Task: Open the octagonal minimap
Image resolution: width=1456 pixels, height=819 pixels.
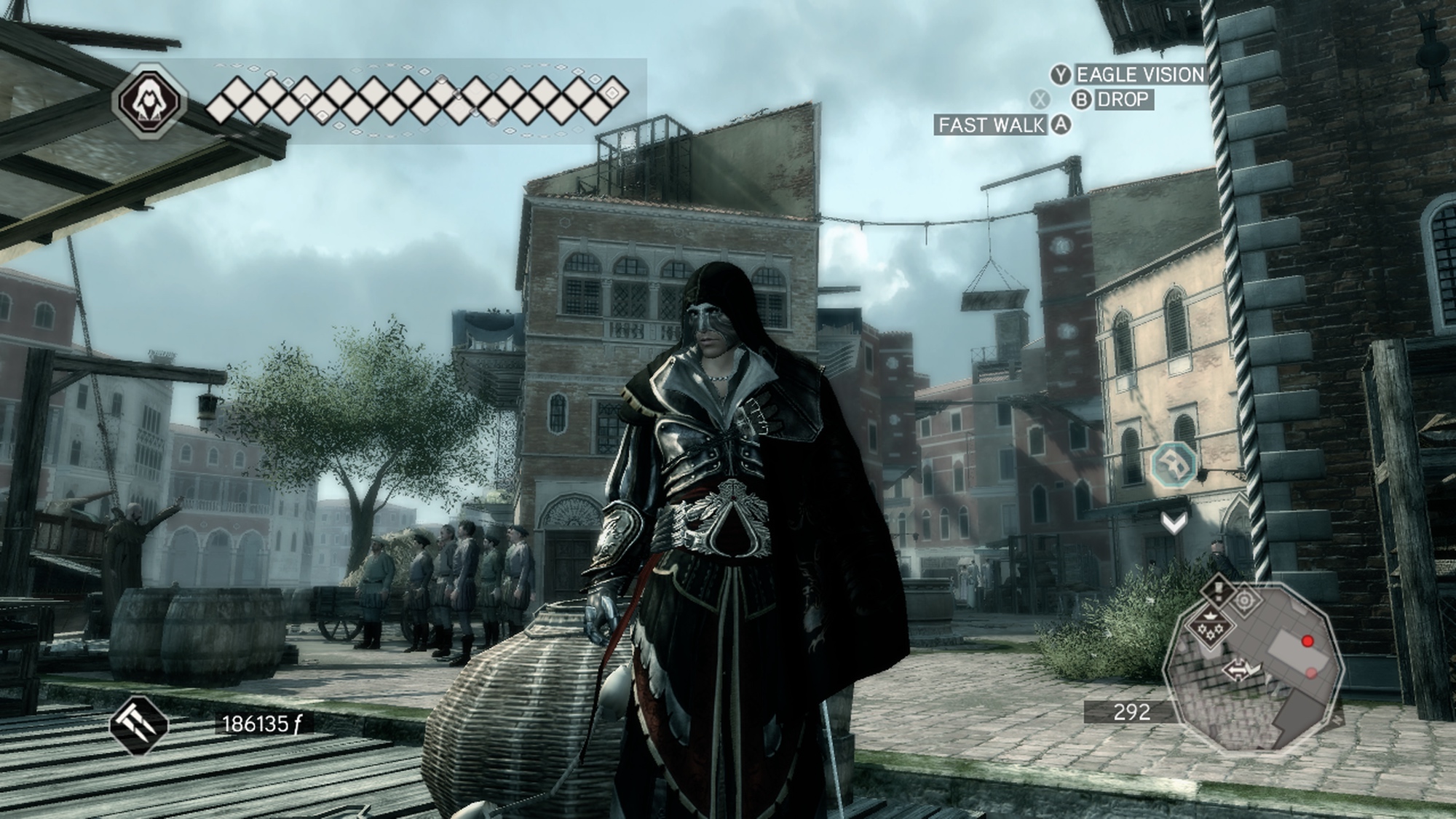Action: 1252,671
